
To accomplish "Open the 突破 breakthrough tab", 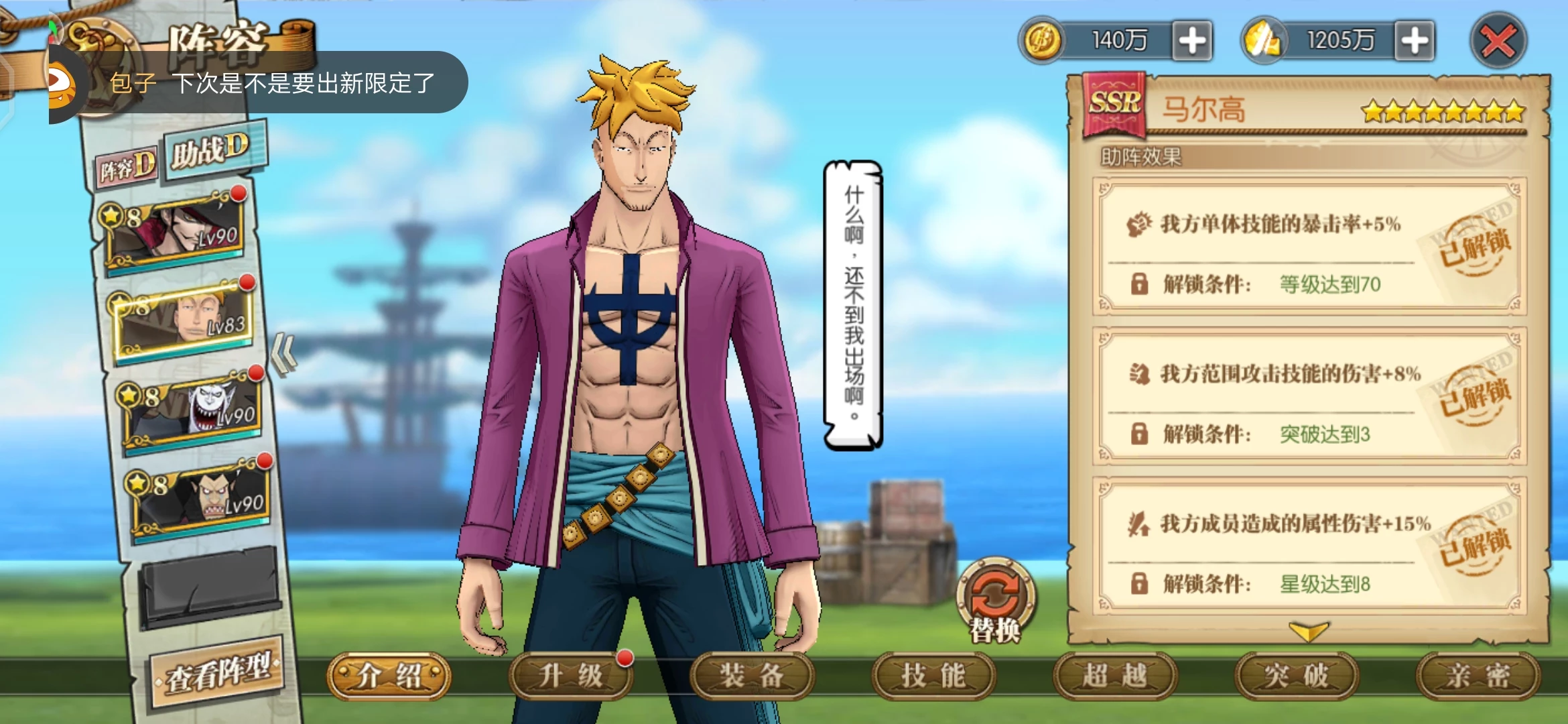I will pyautogui.click(x=1297, y=676).
